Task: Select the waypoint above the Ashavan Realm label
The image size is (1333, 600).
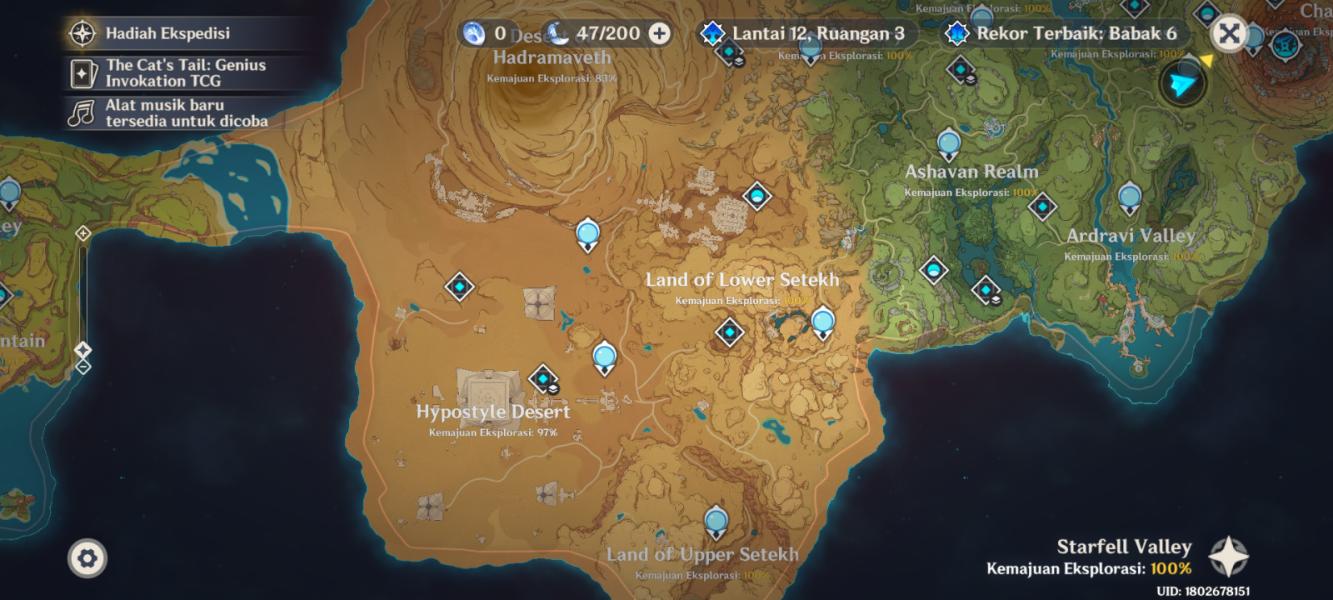Action: point(949,142)
